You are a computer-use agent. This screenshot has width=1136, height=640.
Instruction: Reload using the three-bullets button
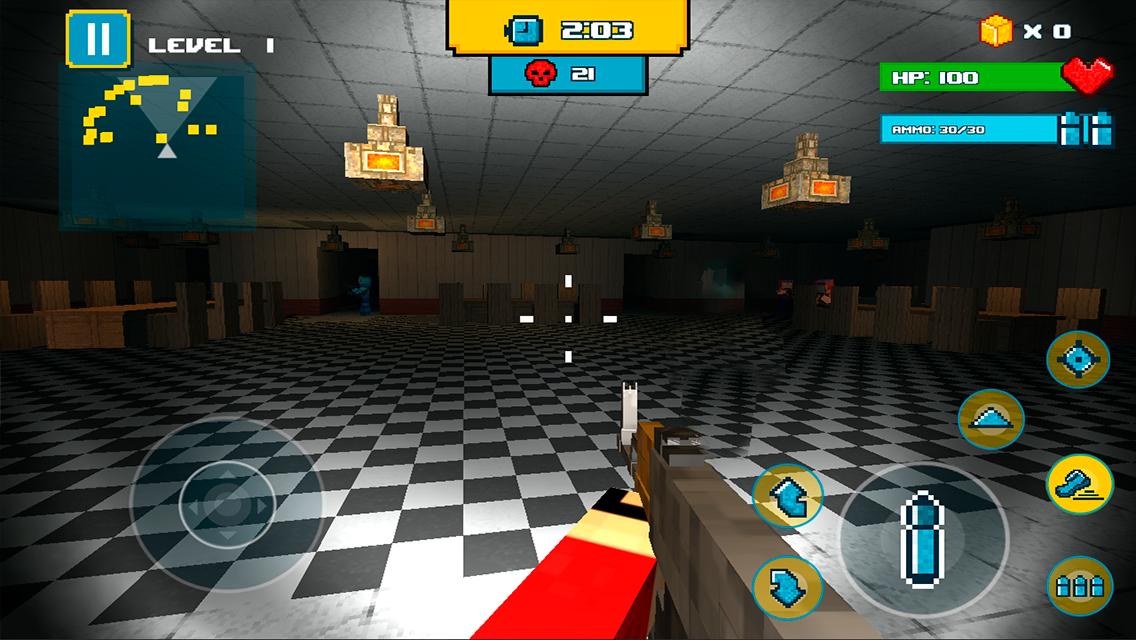[x=1080, y=585]
